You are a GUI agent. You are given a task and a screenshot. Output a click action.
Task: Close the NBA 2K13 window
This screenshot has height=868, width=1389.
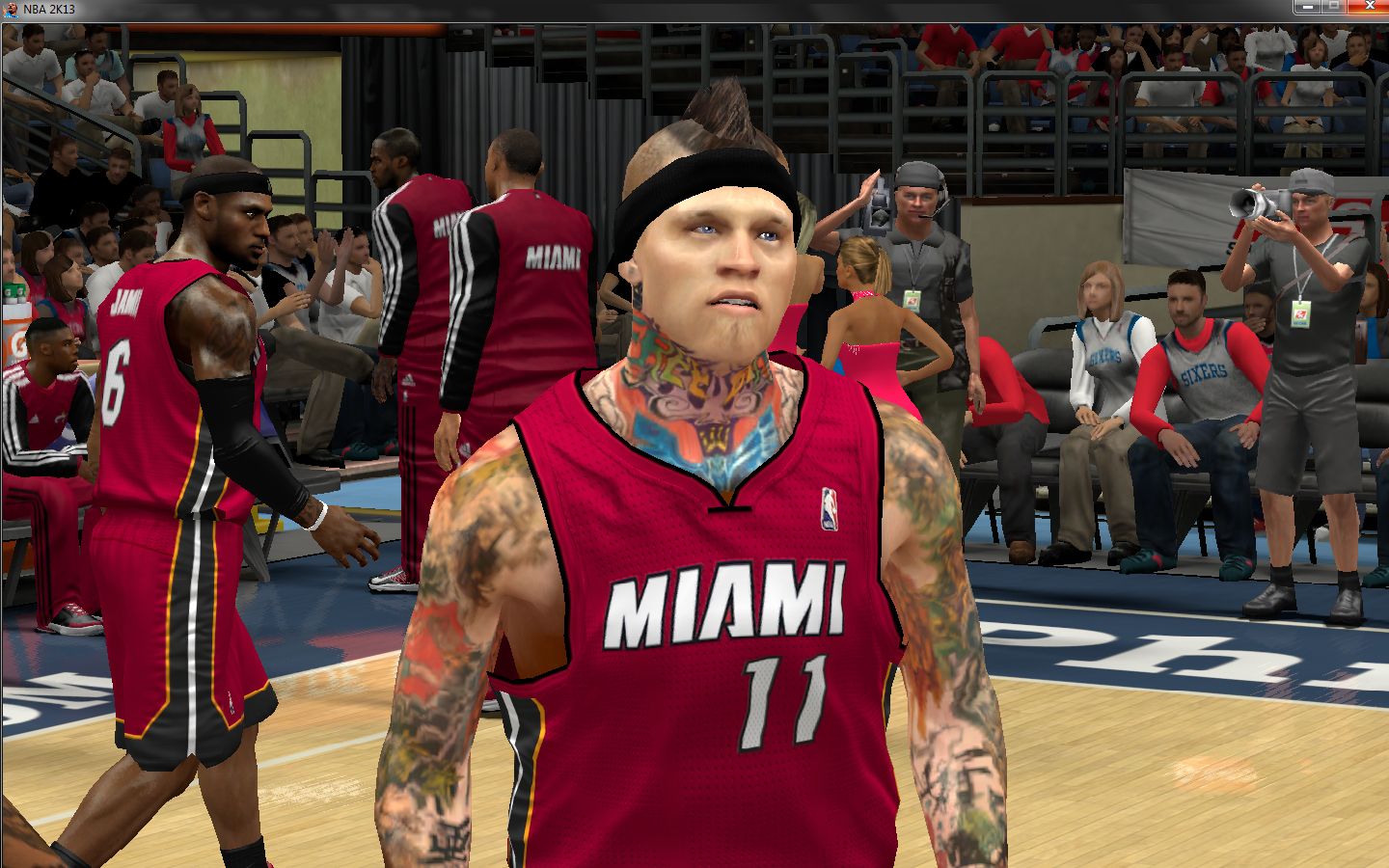(x=1368, y=7)
